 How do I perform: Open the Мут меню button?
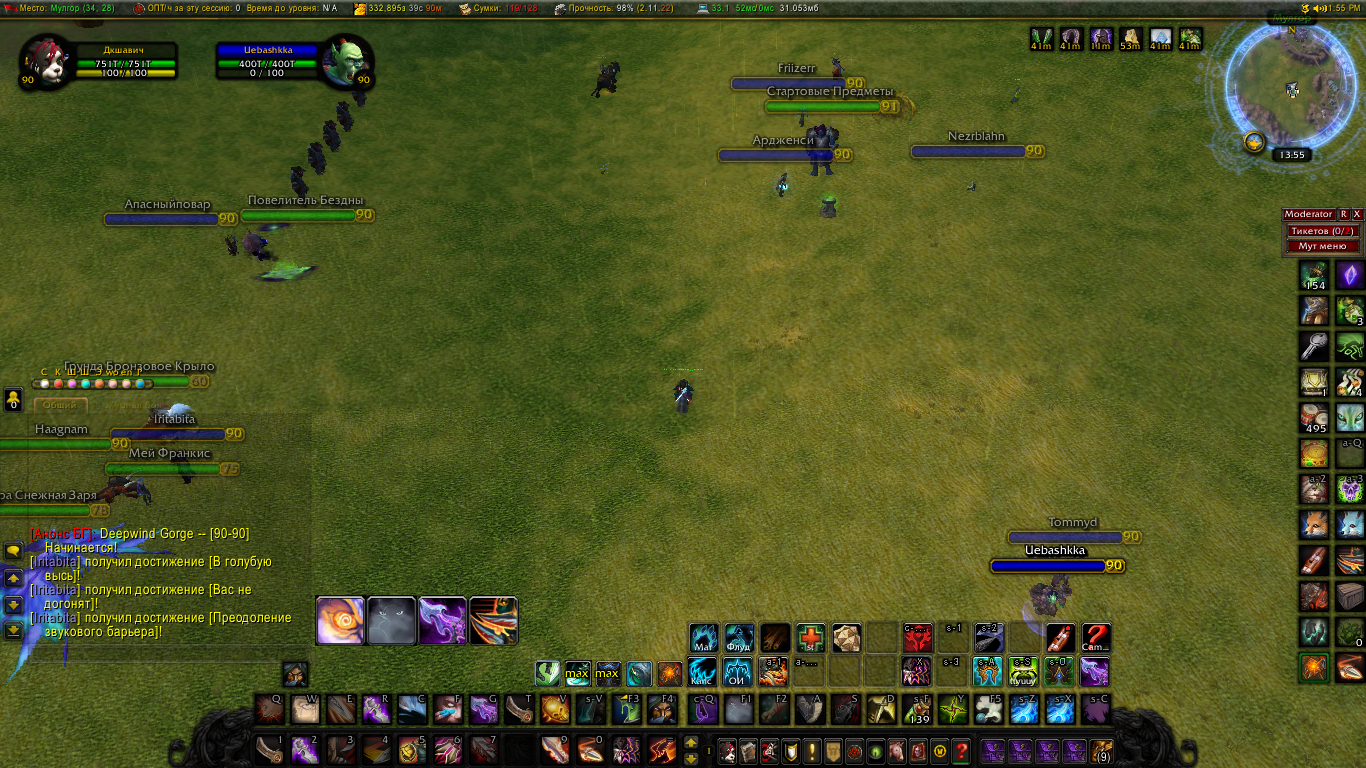pos(1322,246)
